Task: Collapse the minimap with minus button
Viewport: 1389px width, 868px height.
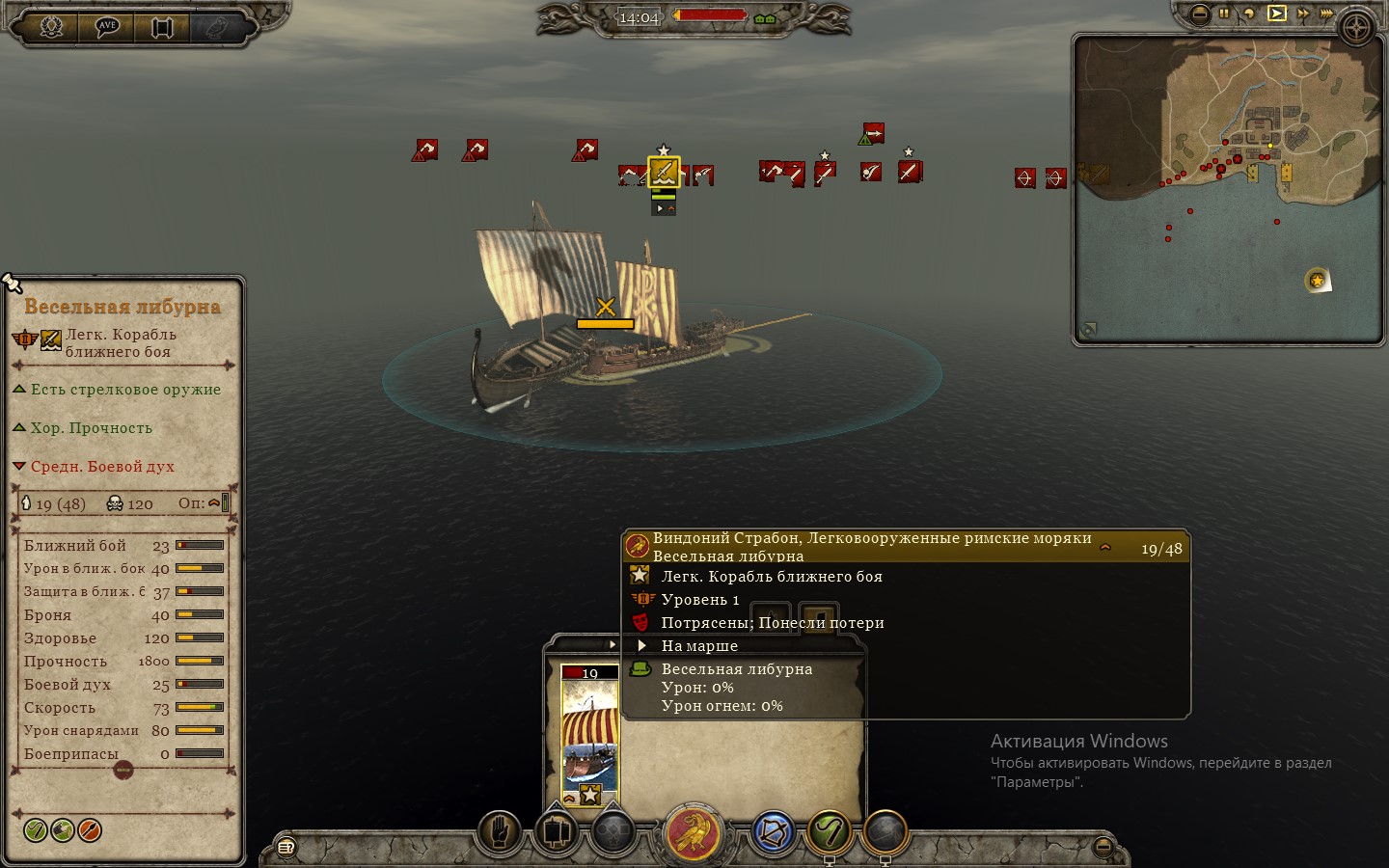Action: tap(1199, 14)
